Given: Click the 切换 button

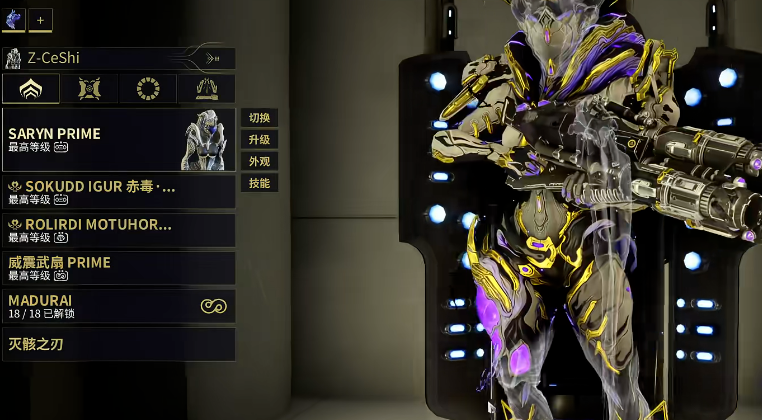Looking at the screenshot, I should click(259, 118).
